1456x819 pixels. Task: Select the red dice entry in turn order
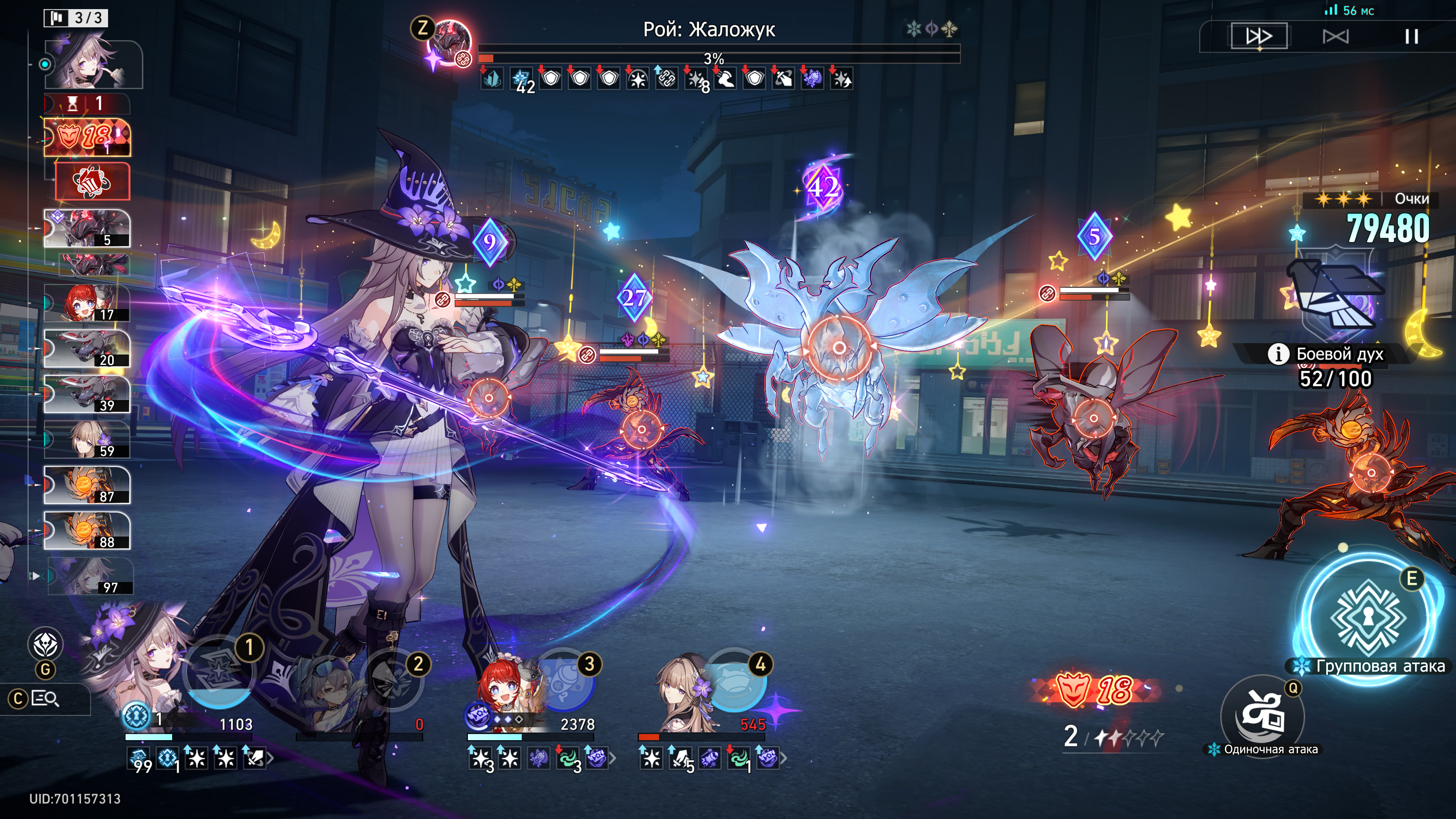[93, 182]
